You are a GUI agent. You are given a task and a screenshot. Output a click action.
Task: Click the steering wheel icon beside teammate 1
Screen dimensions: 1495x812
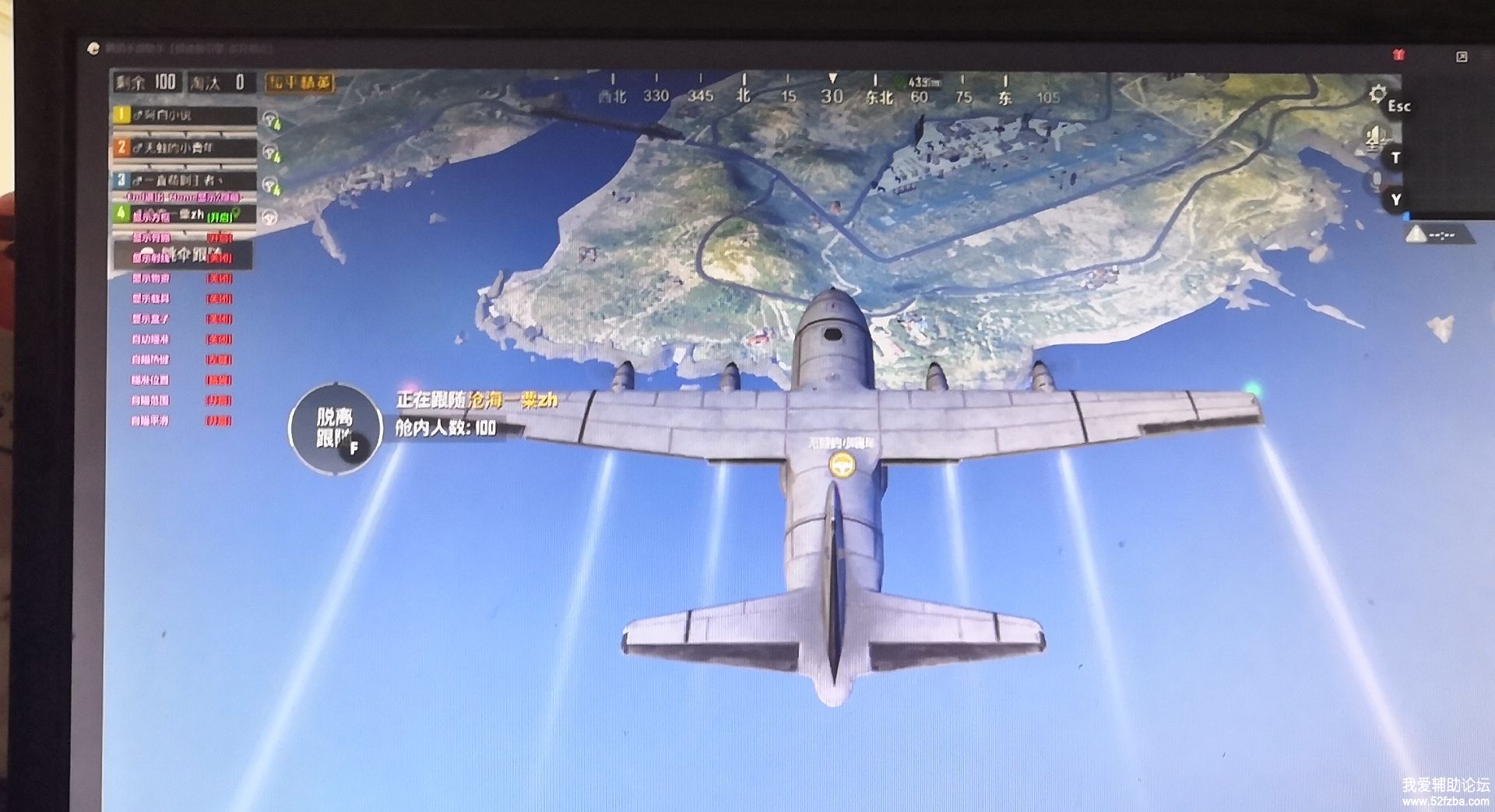tap(271, 119)
